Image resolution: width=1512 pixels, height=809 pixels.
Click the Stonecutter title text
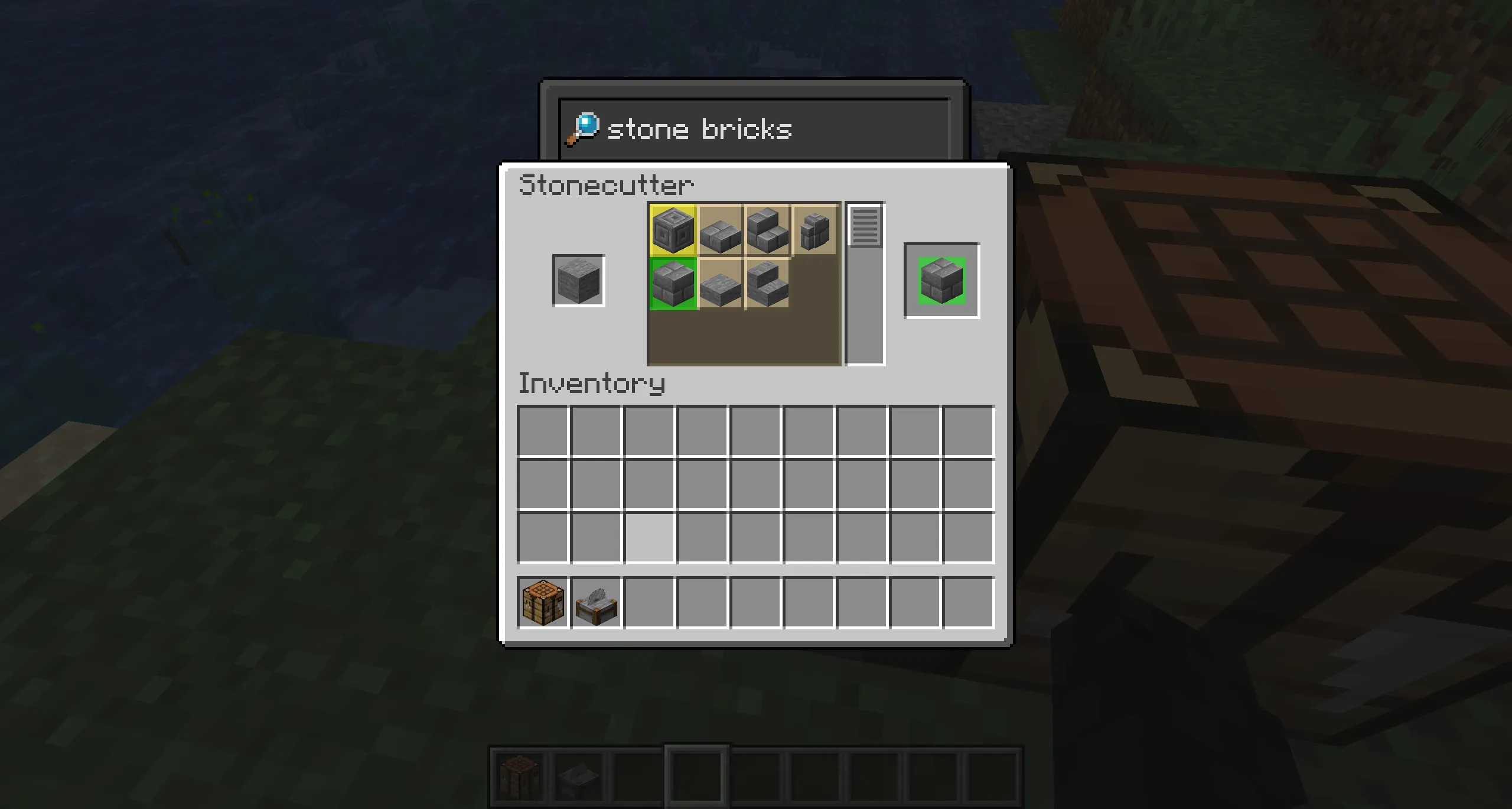coord(605,184)
